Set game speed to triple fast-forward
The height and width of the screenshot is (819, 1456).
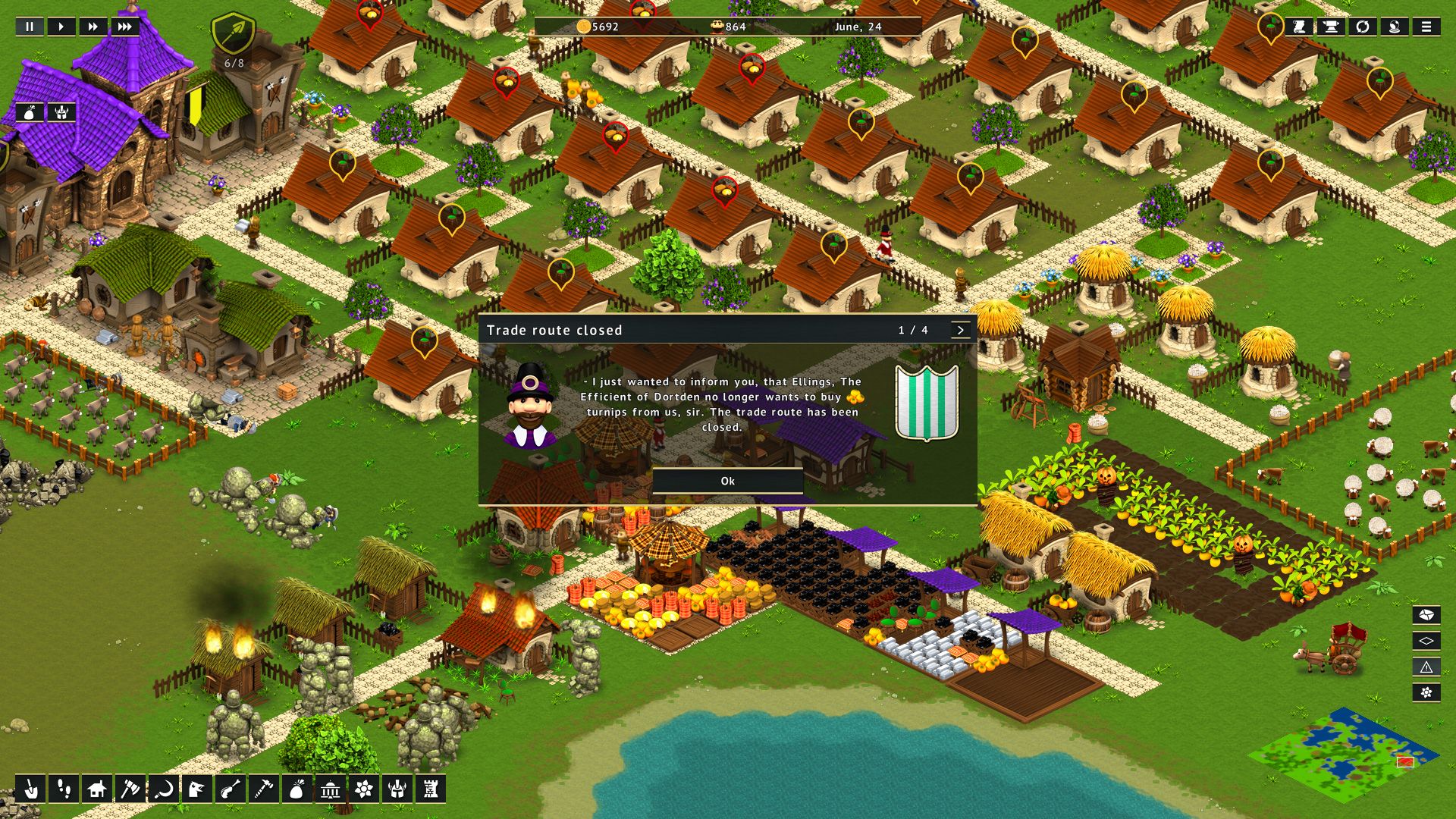(124, 27)
